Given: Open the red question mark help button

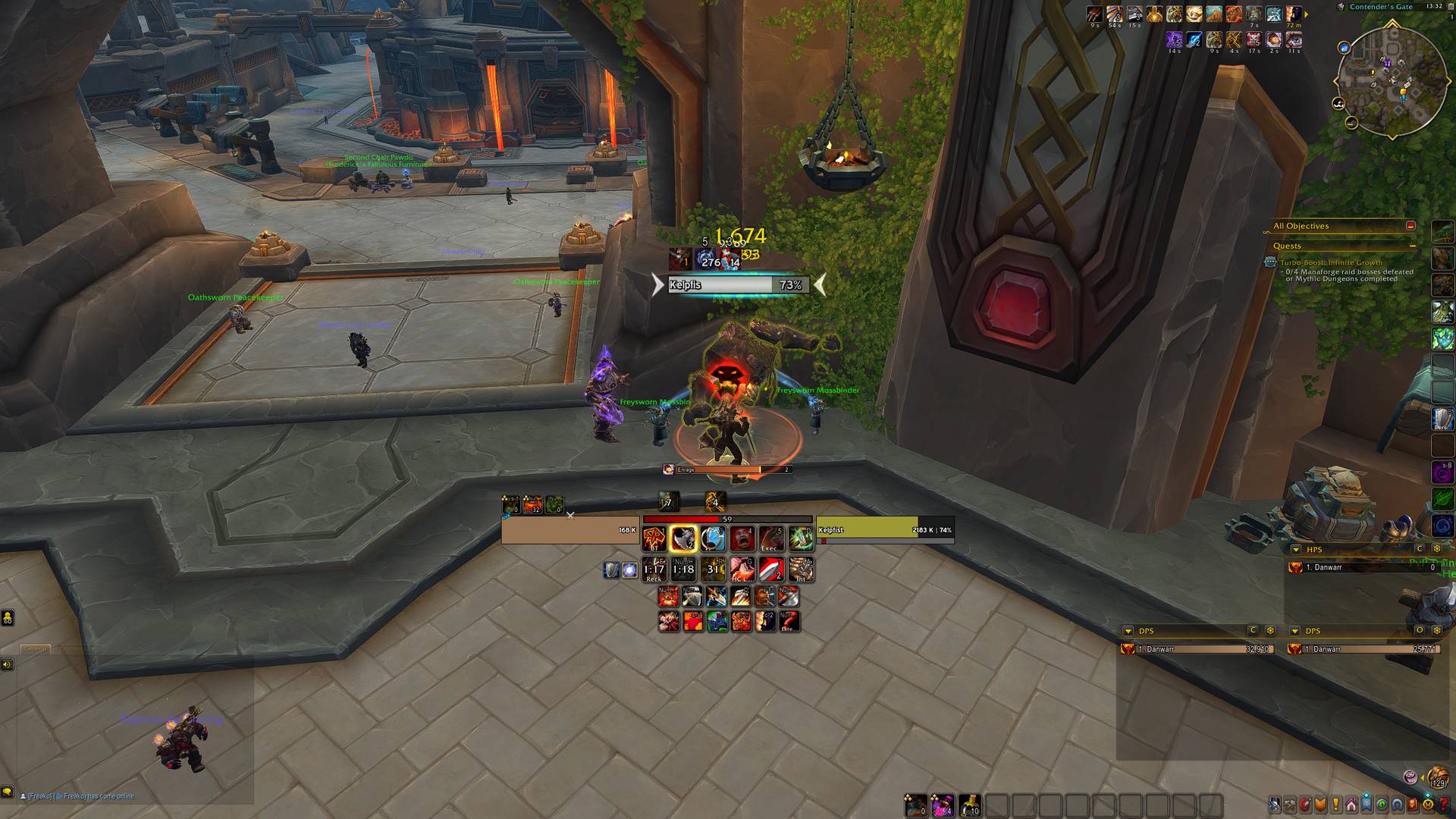Looking at the screenshot, I should tap(1445, 805).
